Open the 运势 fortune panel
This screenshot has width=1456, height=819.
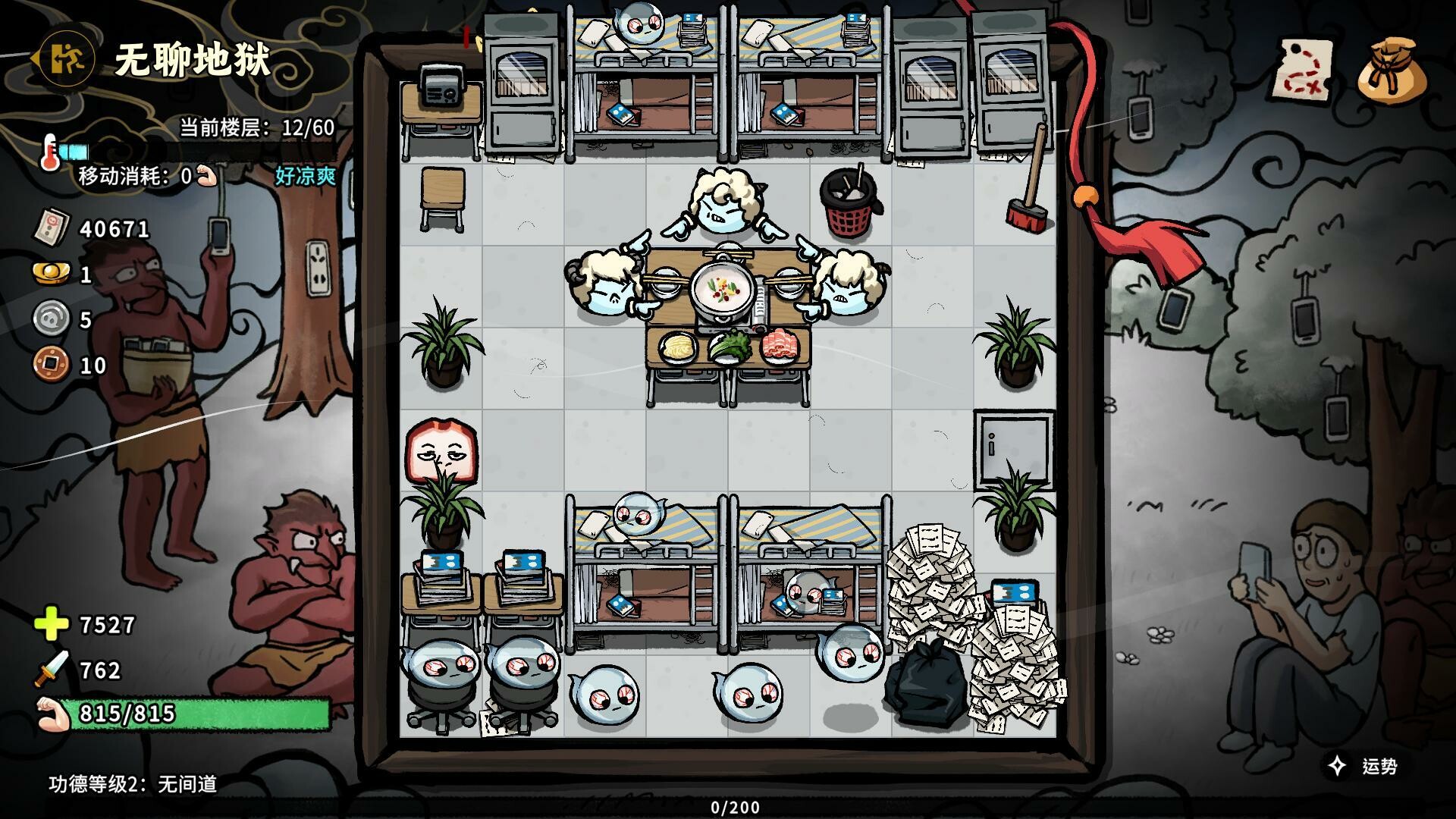point(1363,766)
